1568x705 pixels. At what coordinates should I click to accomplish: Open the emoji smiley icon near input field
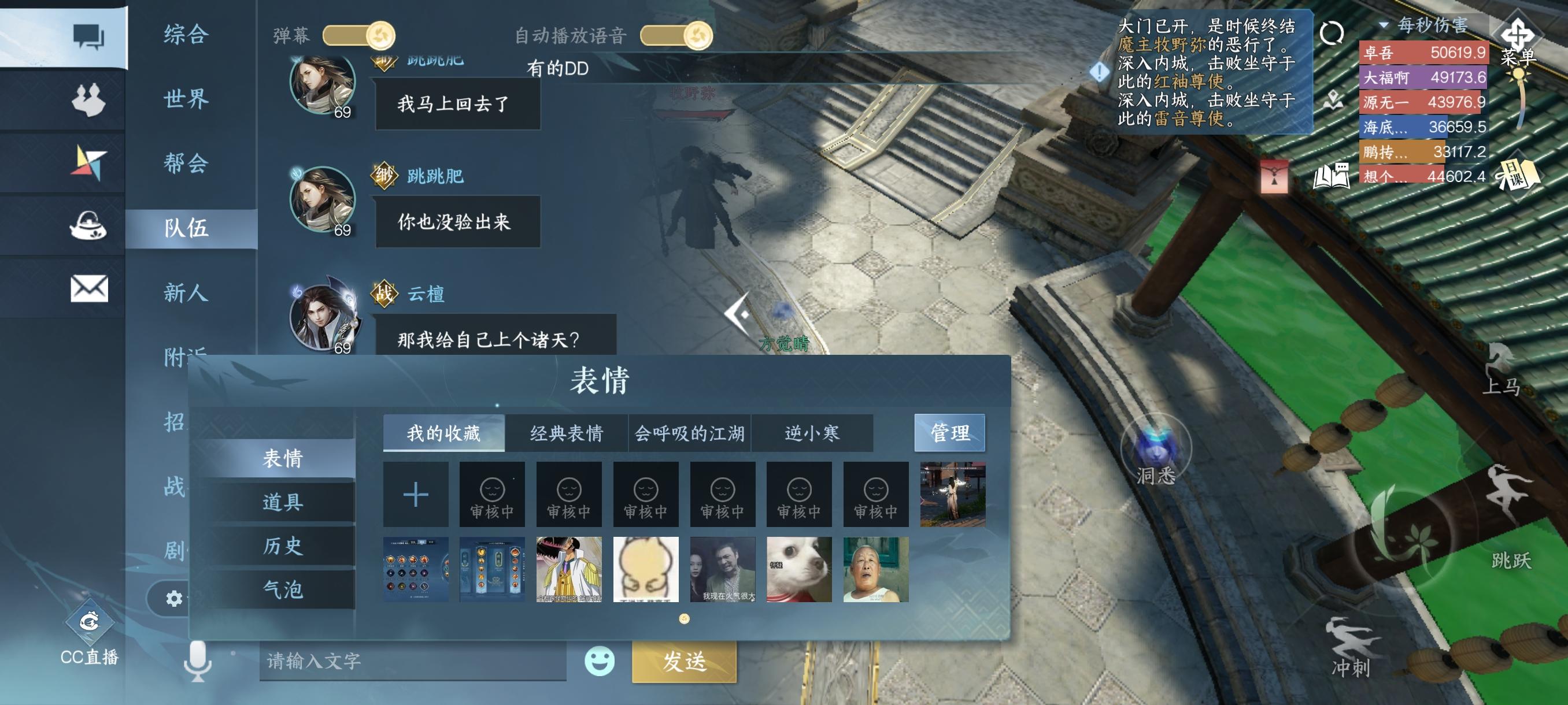pos(600,663)
